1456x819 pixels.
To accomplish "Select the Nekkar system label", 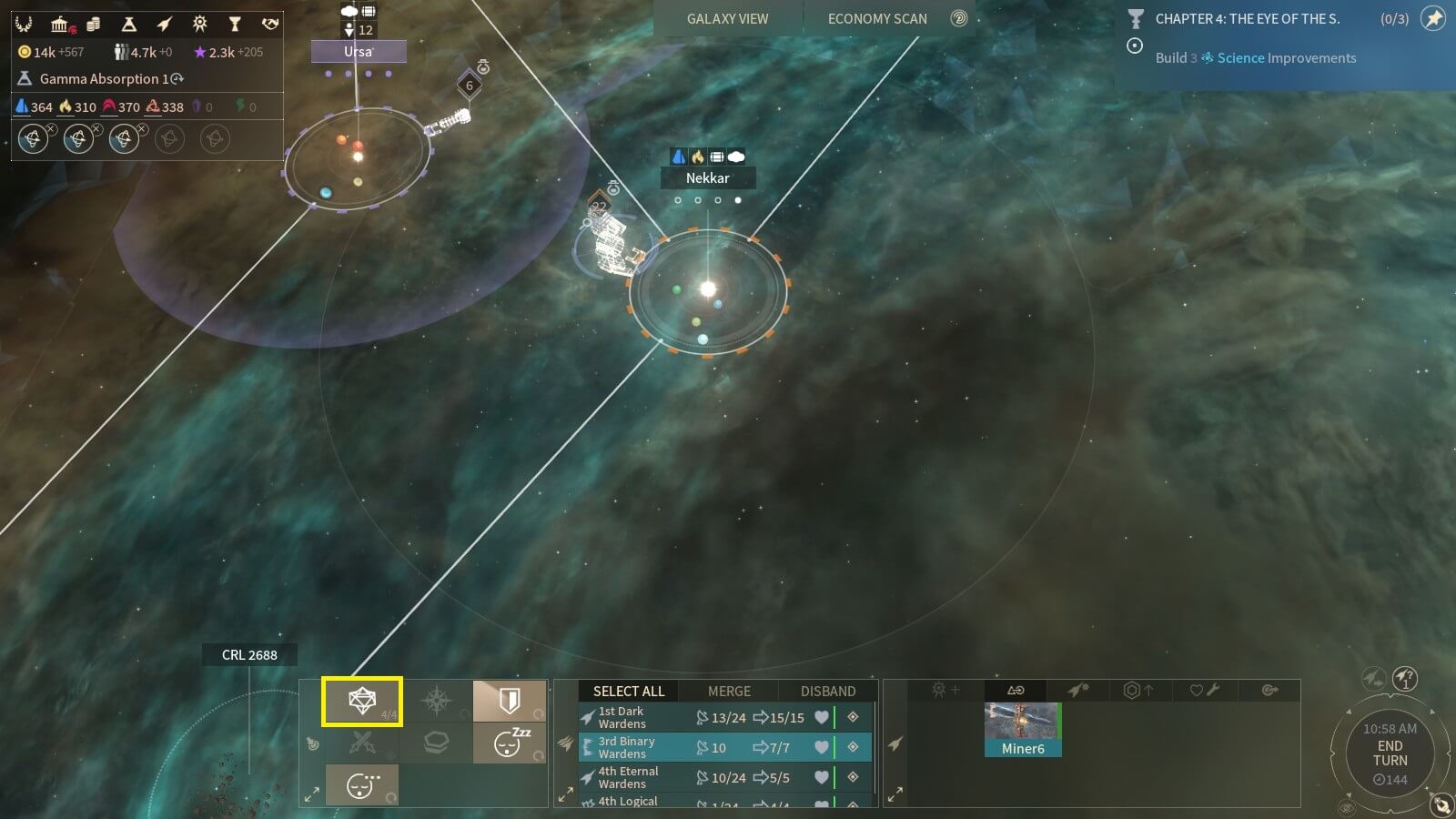I will (707, 178).
